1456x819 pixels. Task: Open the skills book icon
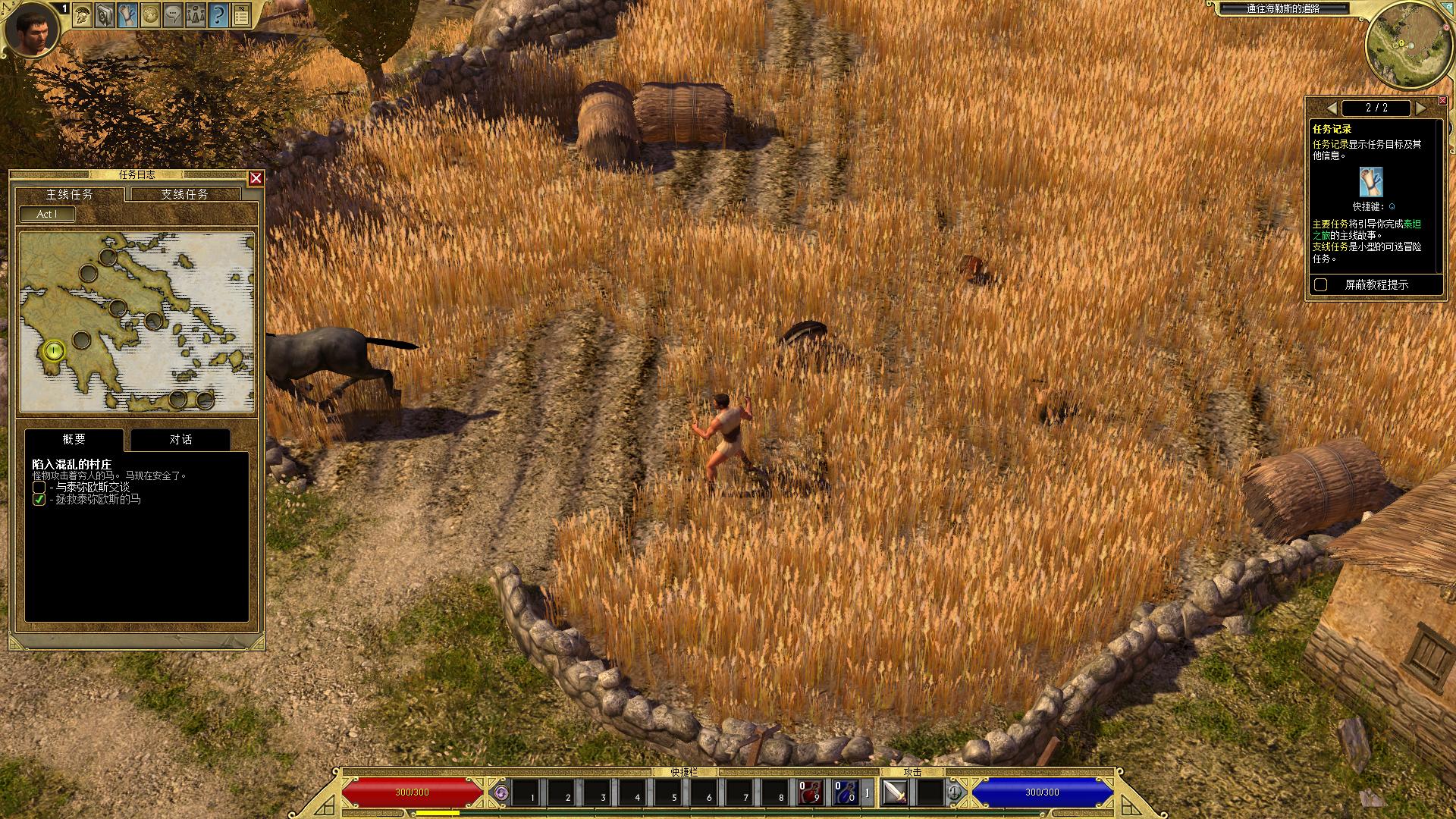pyautogui.click(x=105, y=14)
